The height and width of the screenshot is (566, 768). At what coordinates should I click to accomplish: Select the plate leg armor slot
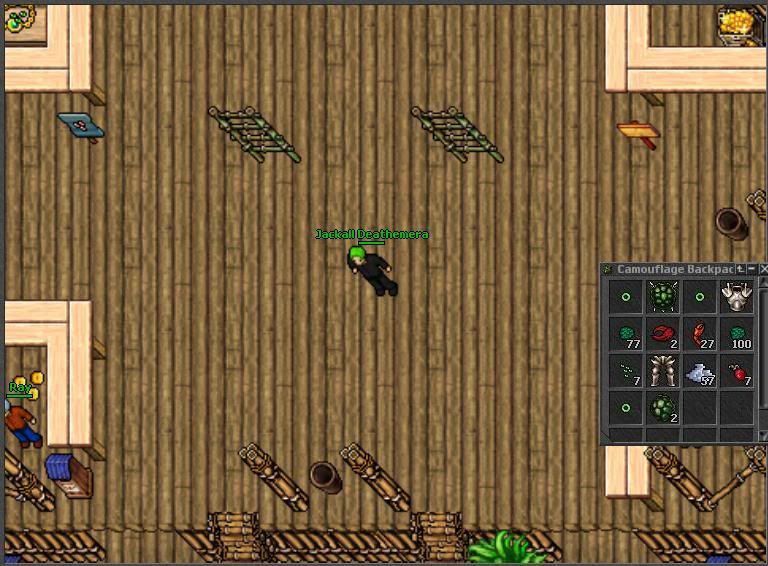(x=662, y=372)
